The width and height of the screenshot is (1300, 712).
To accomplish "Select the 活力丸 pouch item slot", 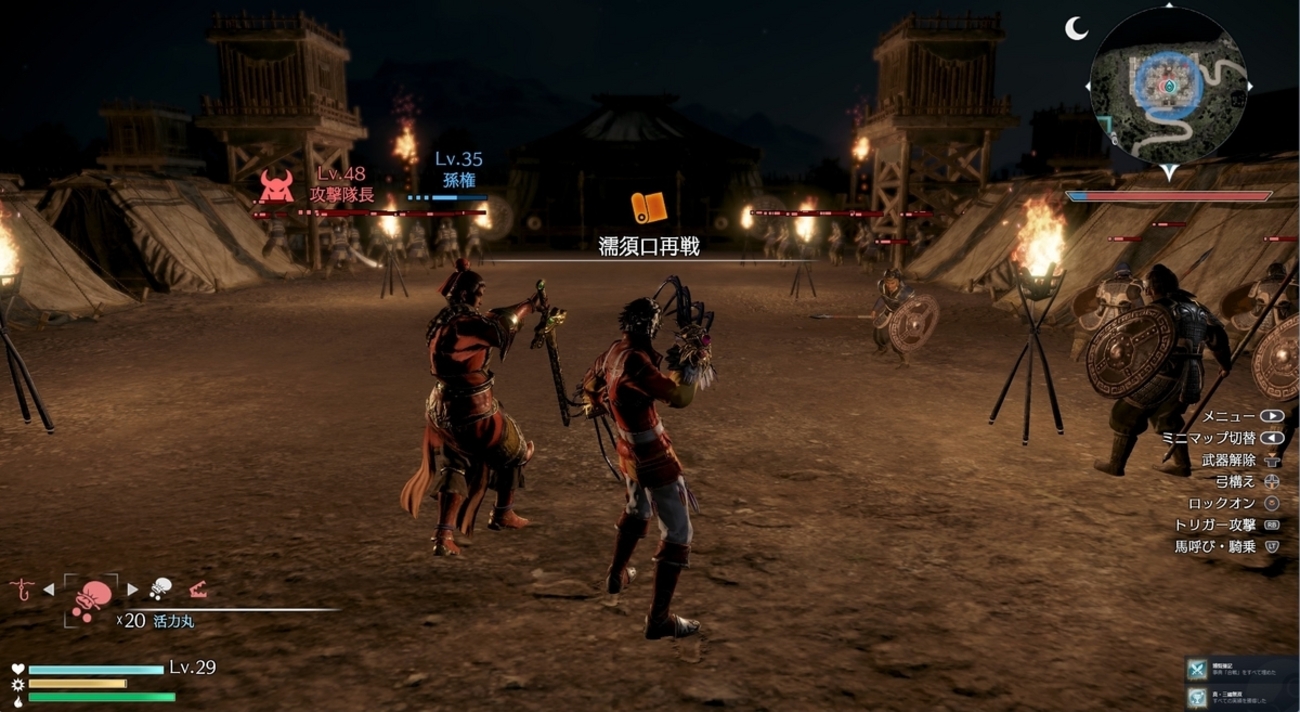I will 91,597.
